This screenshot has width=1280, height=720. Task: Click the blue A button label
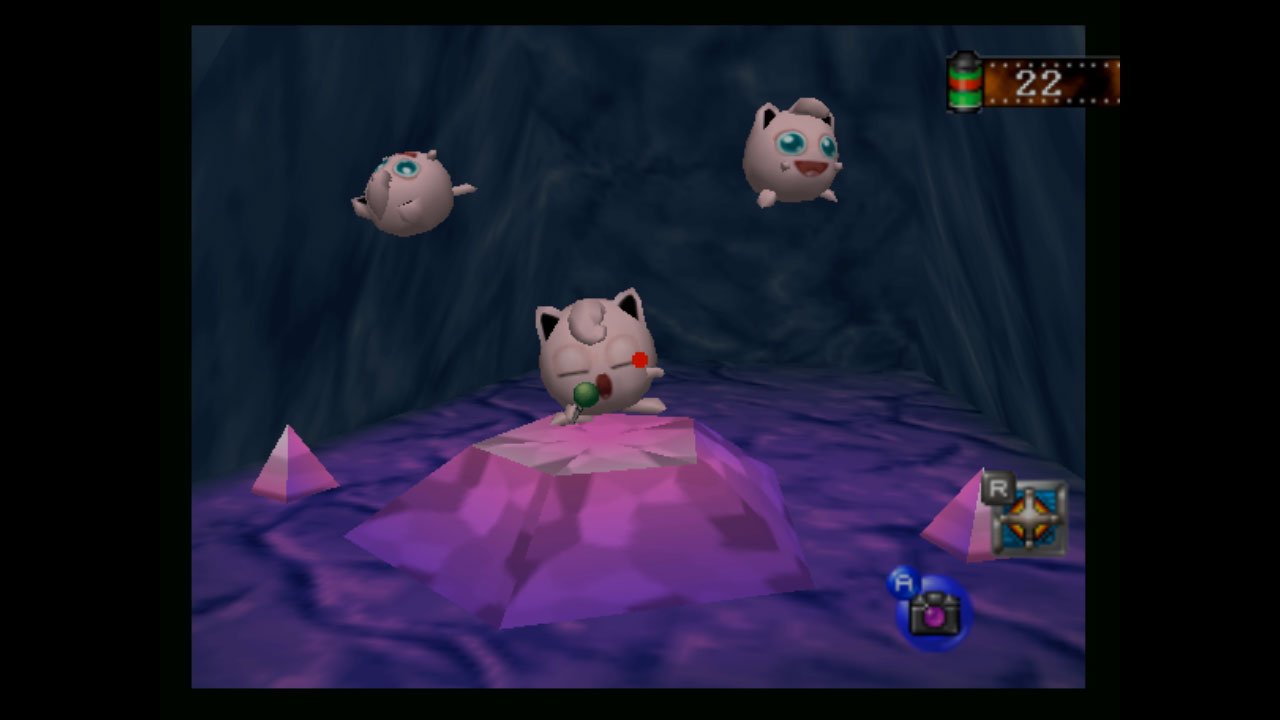coord(904,580)
